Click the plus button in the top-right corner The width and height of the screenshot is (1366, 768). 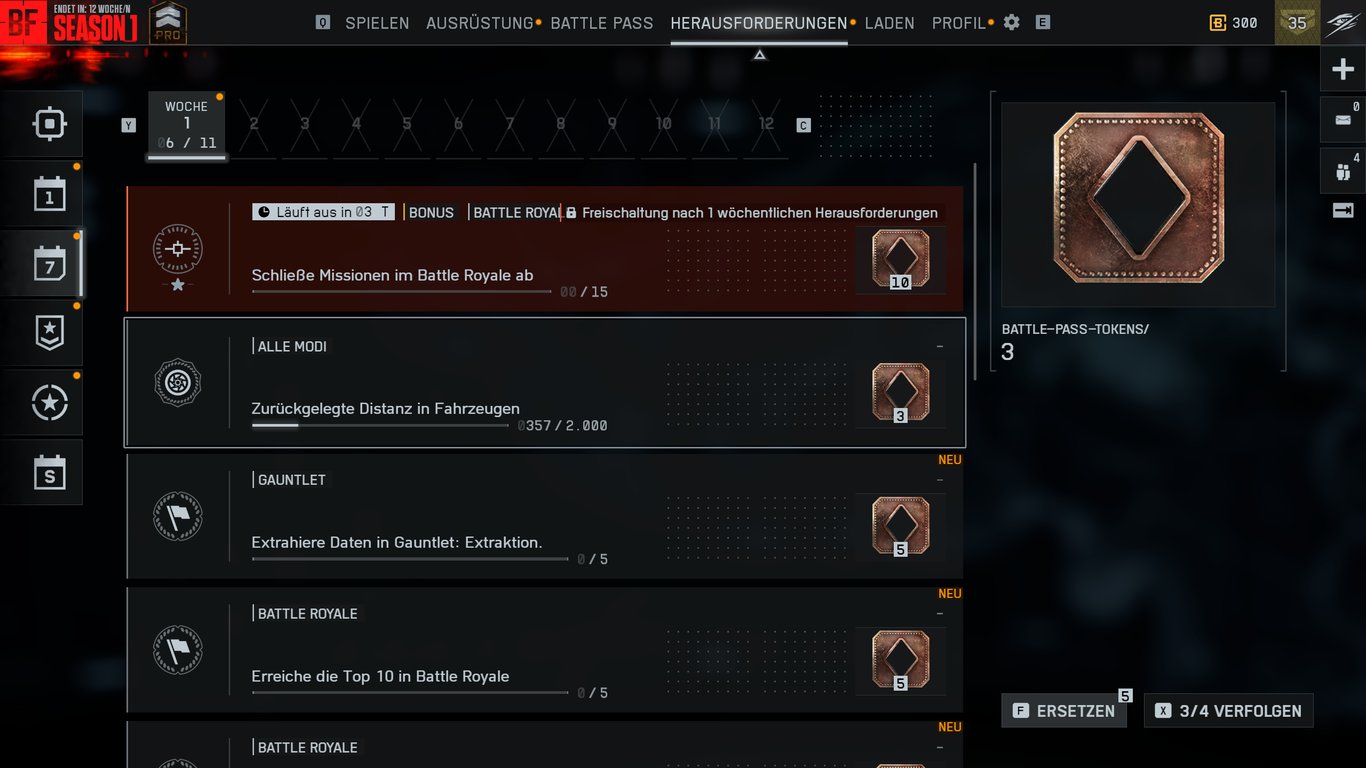[x=1342, y=70]
